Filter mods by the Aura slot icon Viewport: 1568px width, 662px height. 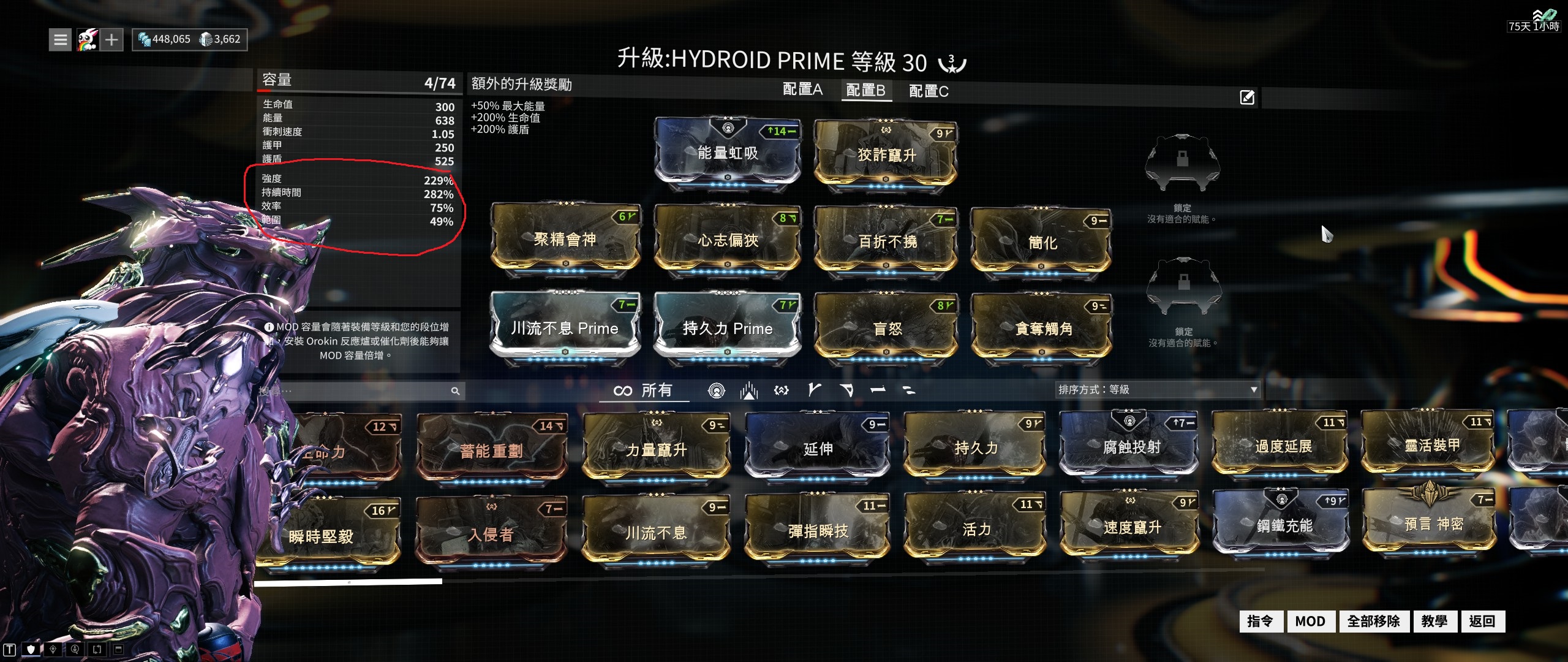pyautogui.click(x=717, y=390)
